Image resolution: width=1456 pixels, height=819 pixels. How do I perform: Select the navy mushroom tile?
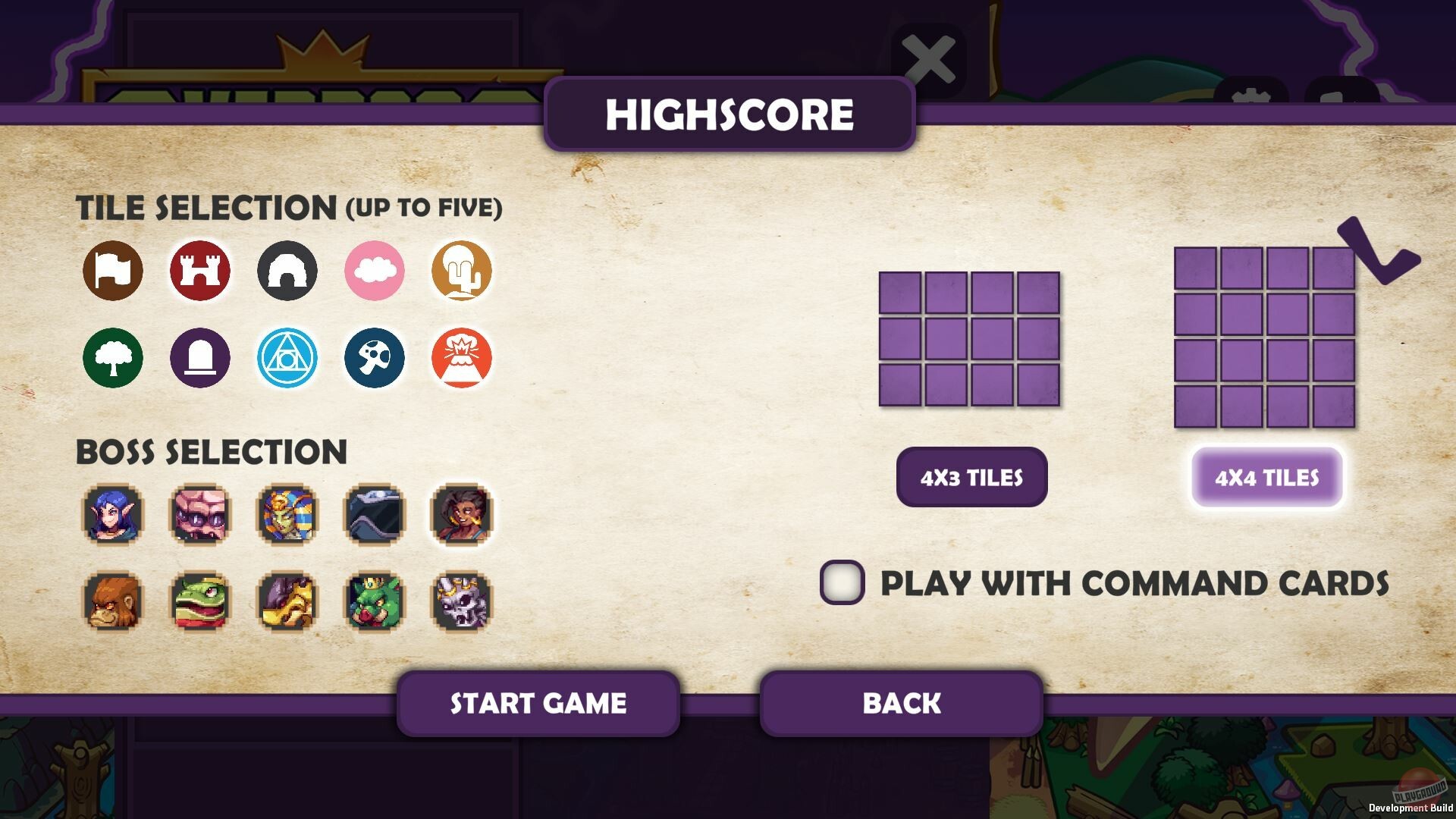375,358
